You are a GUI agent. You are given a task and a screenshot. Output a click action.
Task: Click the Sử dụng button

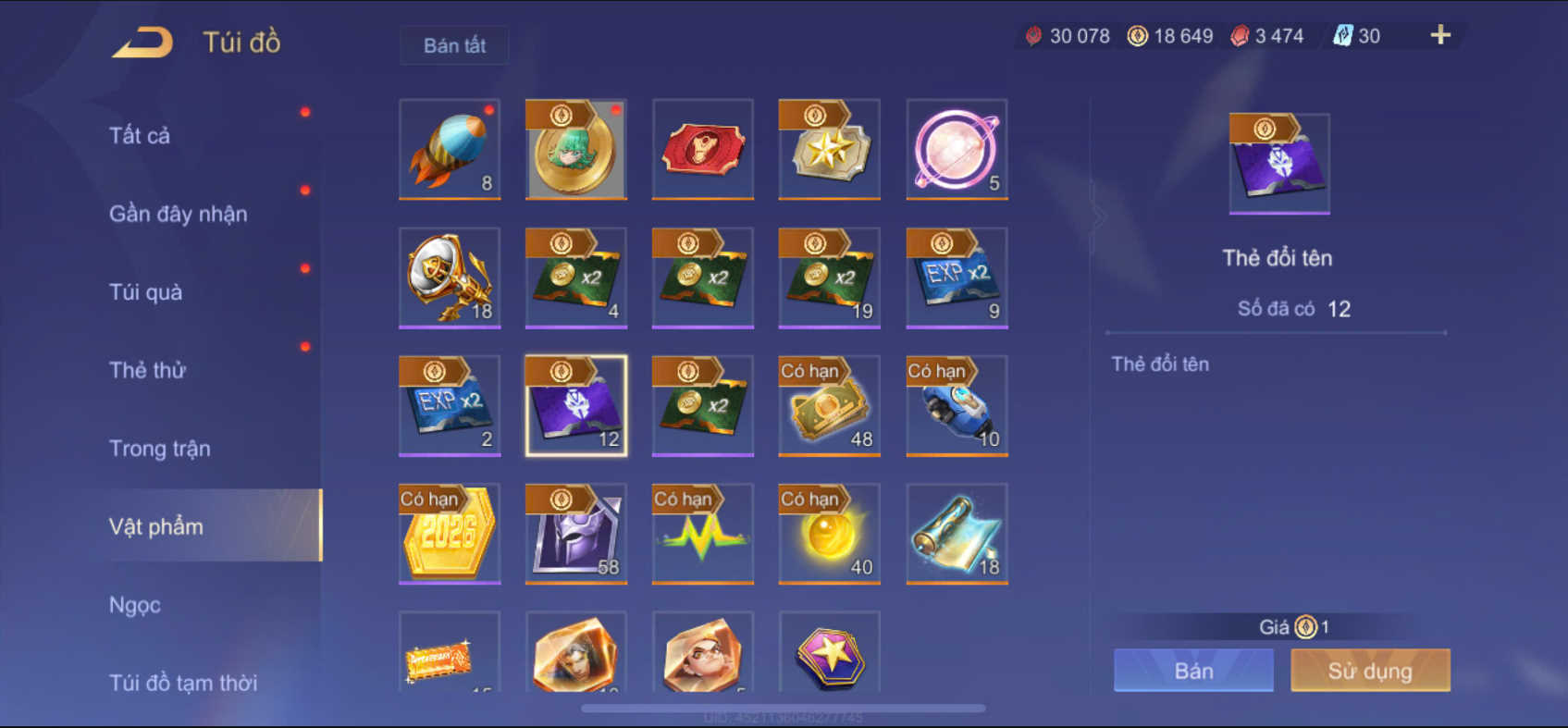pos(1370,670)
